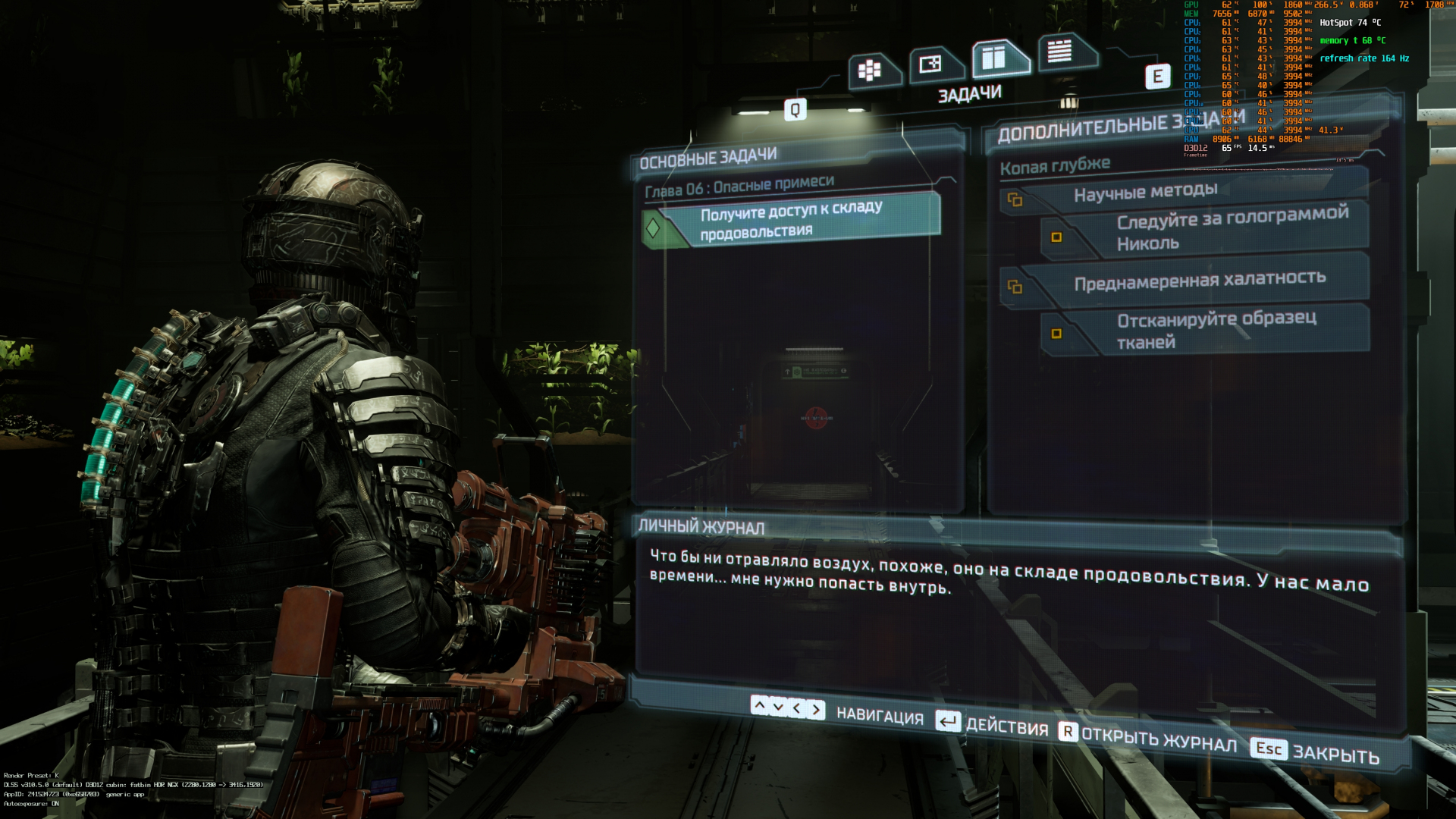Choose the Преднамеренная халатность side mission
This screenshot has width=1456, height=819.
(x=1199, y=281)
